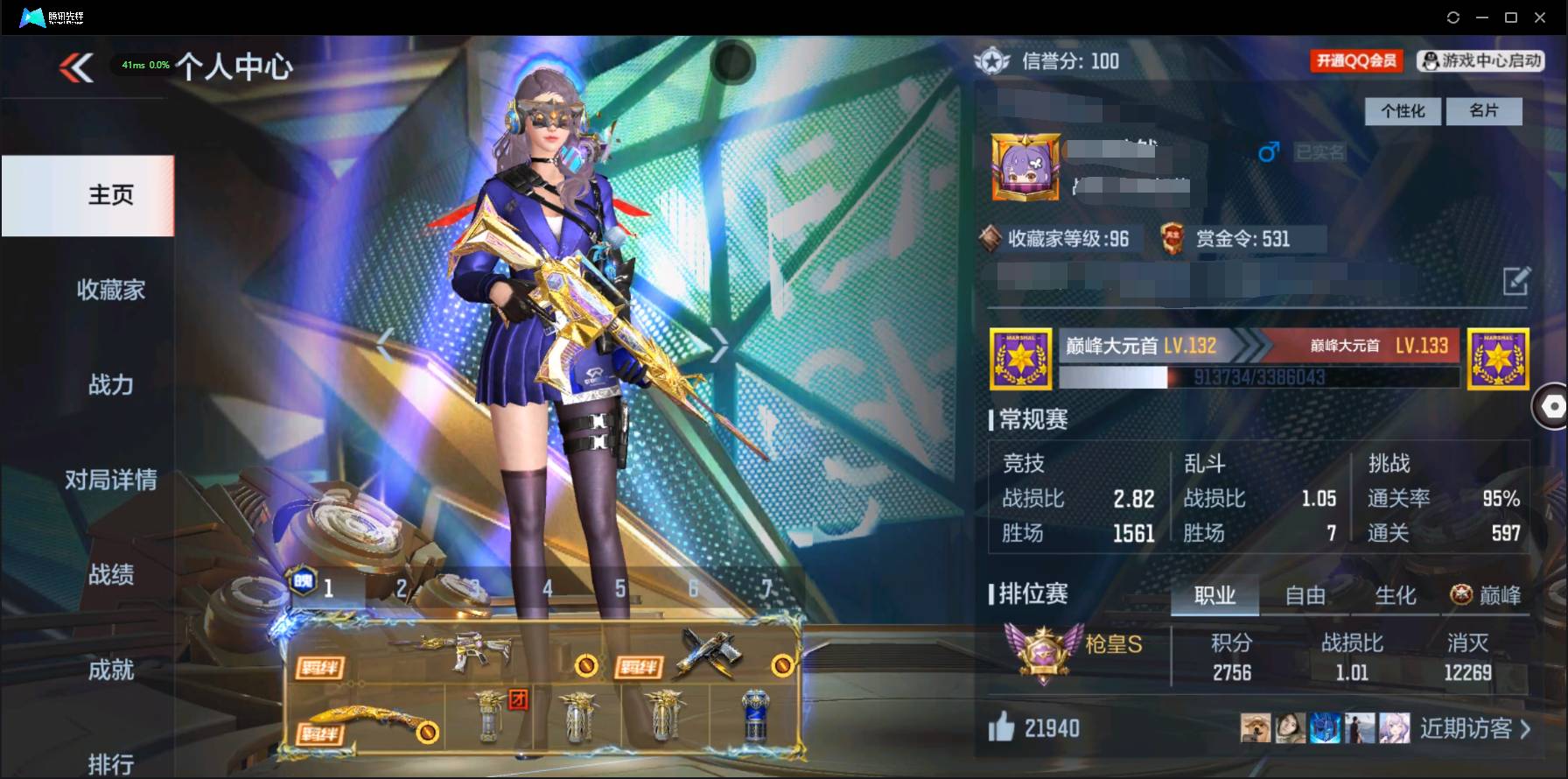1568x779 pixels.
Task: Toggle the 个性化 option
Action: point(1402,111)
